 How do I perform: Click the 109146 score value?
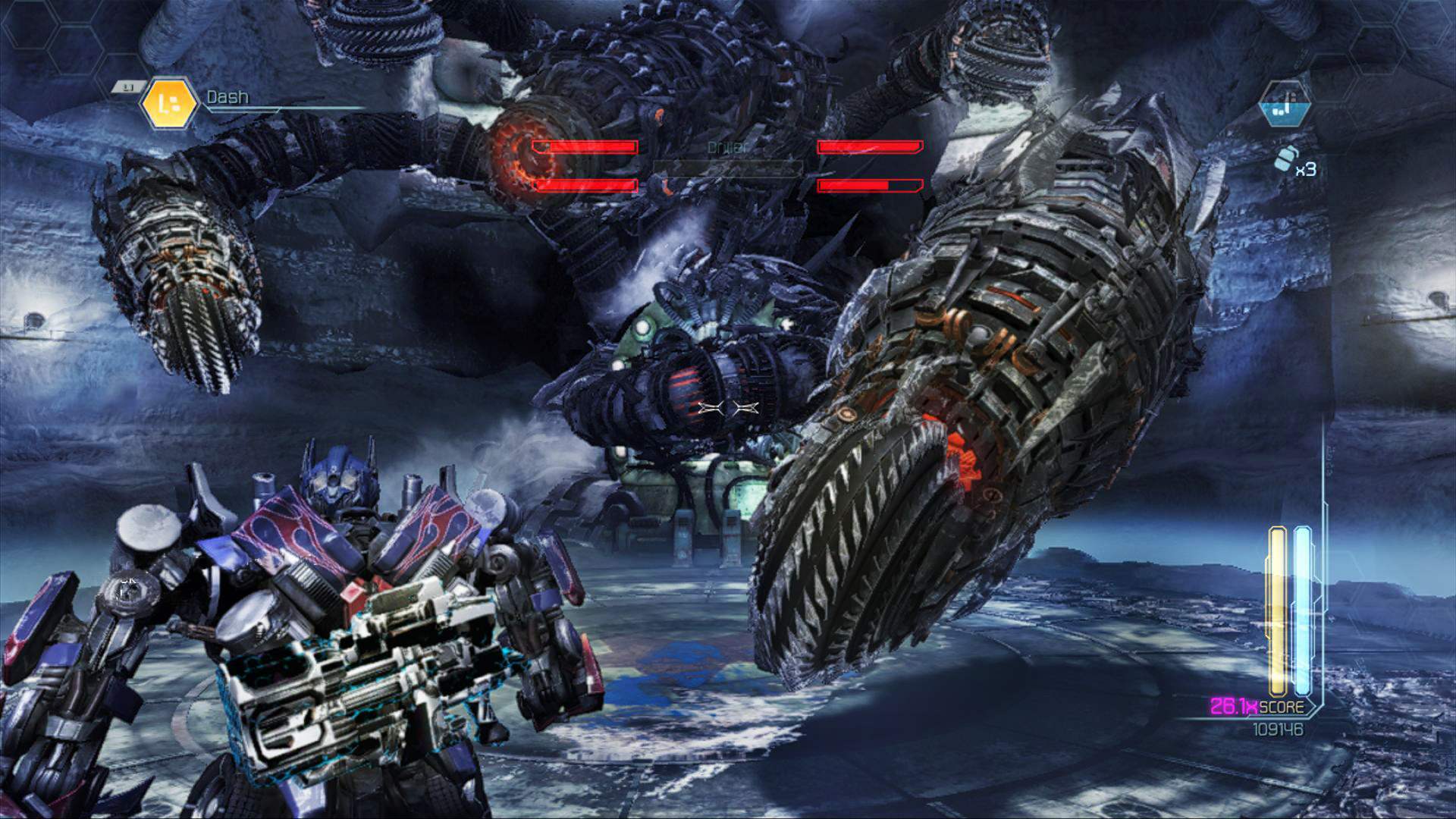pos(1279,728)
